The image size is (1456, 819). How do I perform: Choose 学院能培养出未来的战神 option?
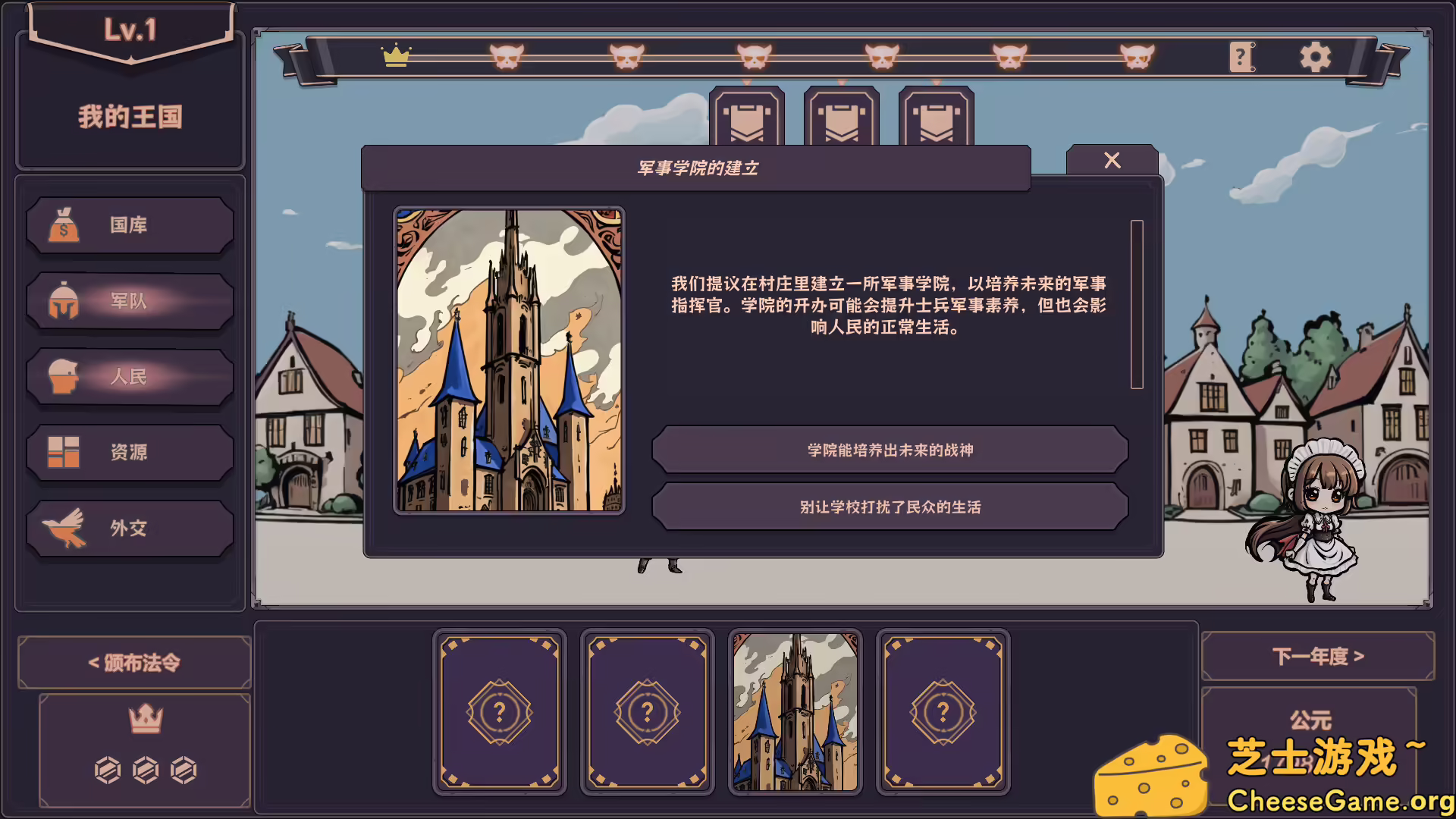coord(889,450)
